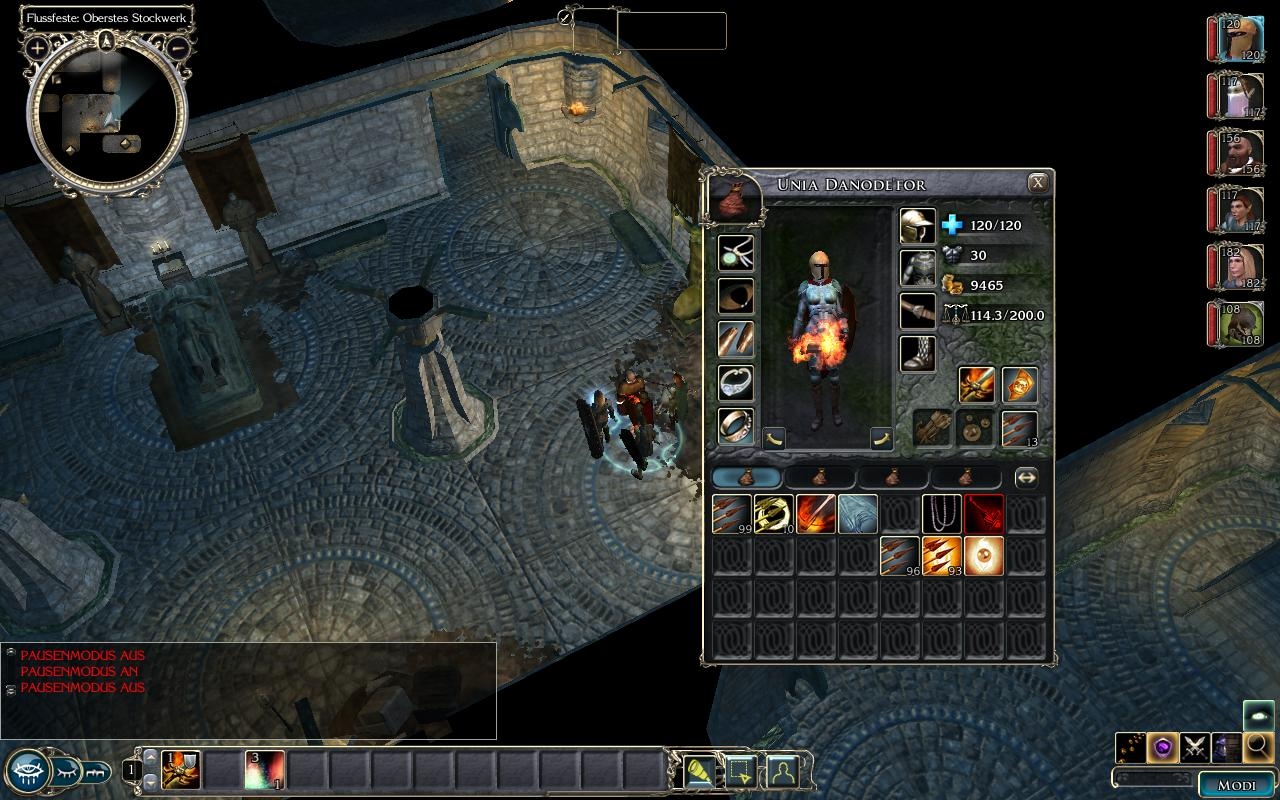Pick the glowing orb inventory item

click(x=984, y=556)
